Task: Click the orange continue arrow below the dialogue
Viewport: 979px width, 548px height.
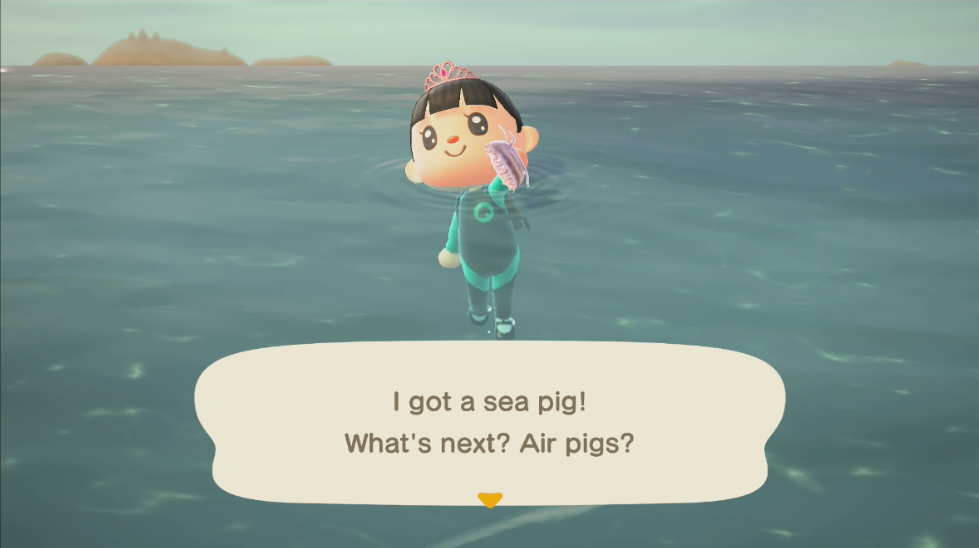Action: point(489,499)
